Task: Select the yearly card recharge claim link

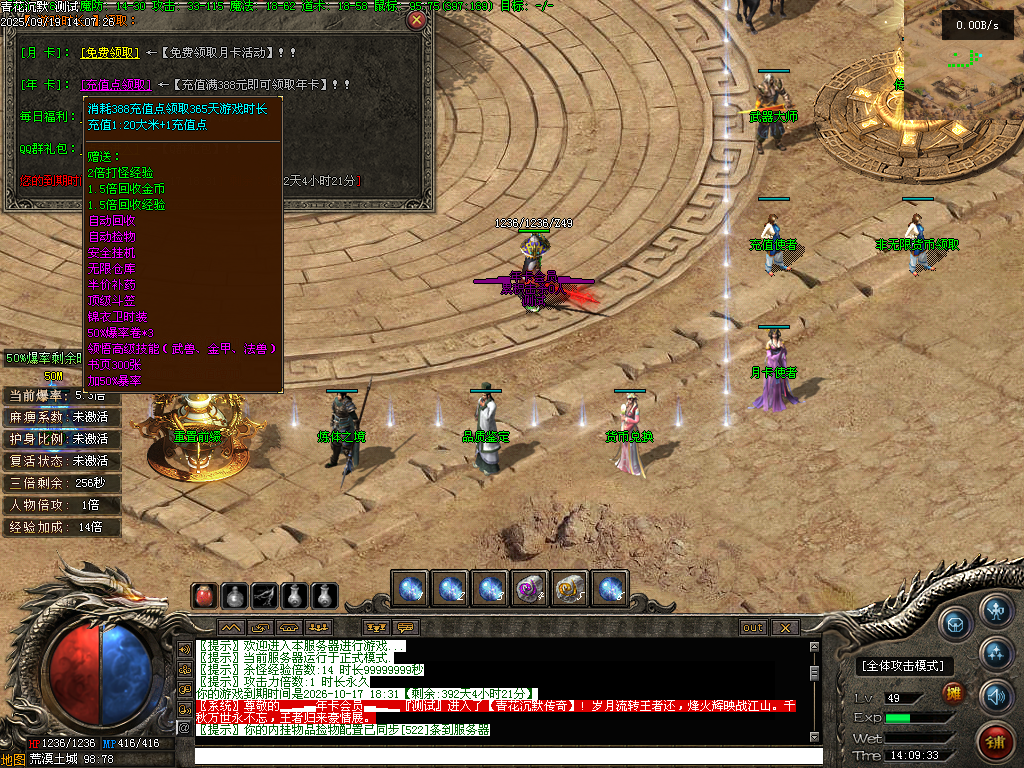Action: (x=116, y=85)
